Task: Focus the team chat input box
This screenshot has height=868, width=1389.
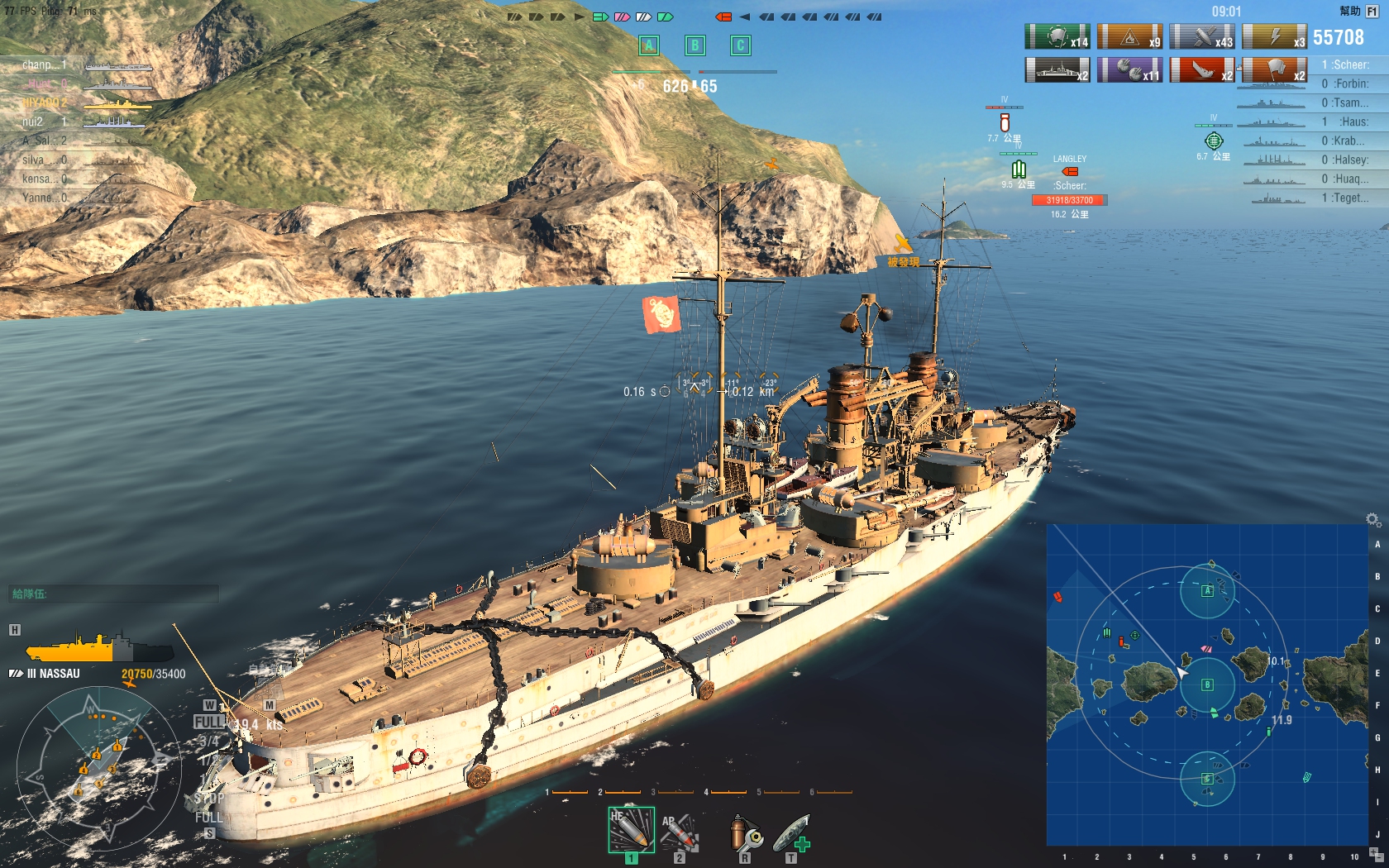Action: tap(114, 594)
